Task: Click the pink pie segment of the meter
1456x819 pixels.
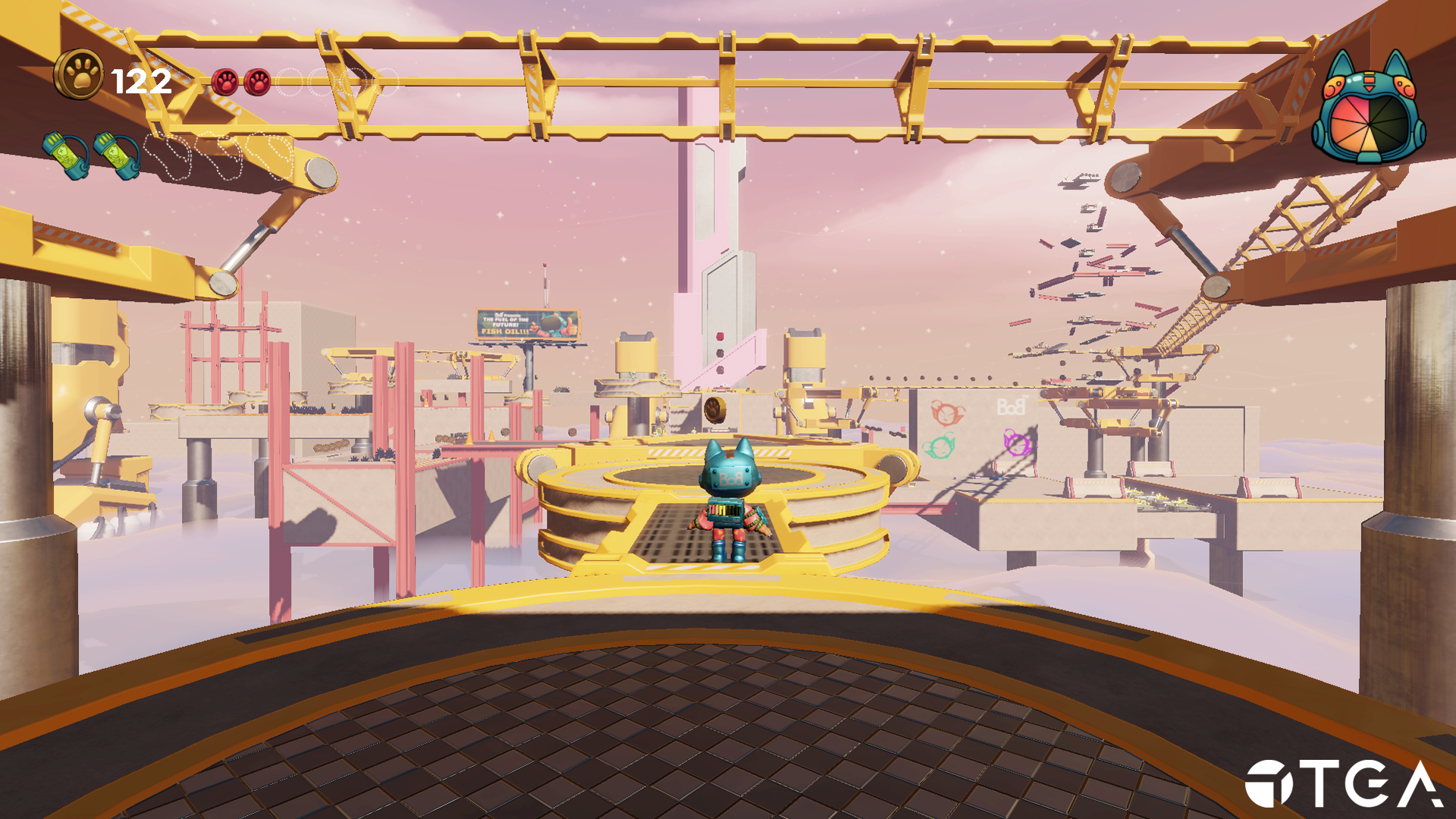Action: coord(1359,106)
